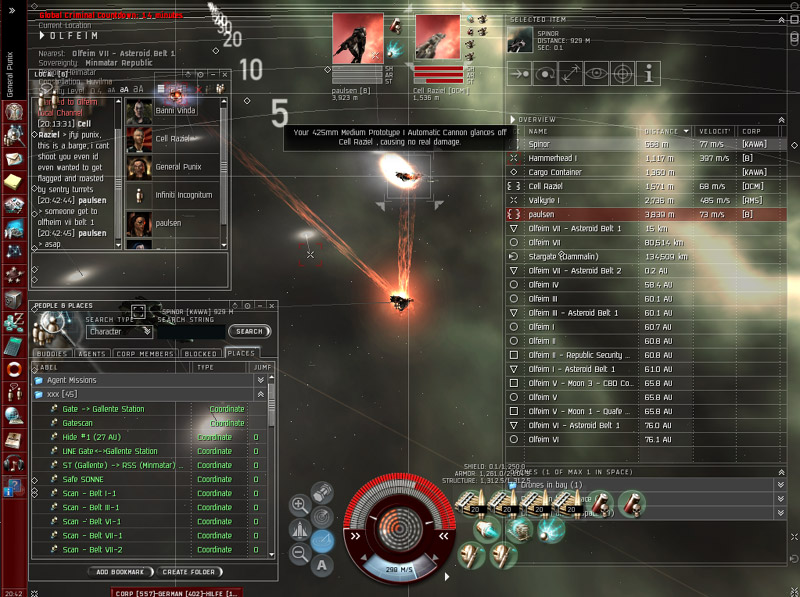The width and height of the screenshot is (800, 597).
Task: Approach the selected item Spinor
Action: (519, 73)
